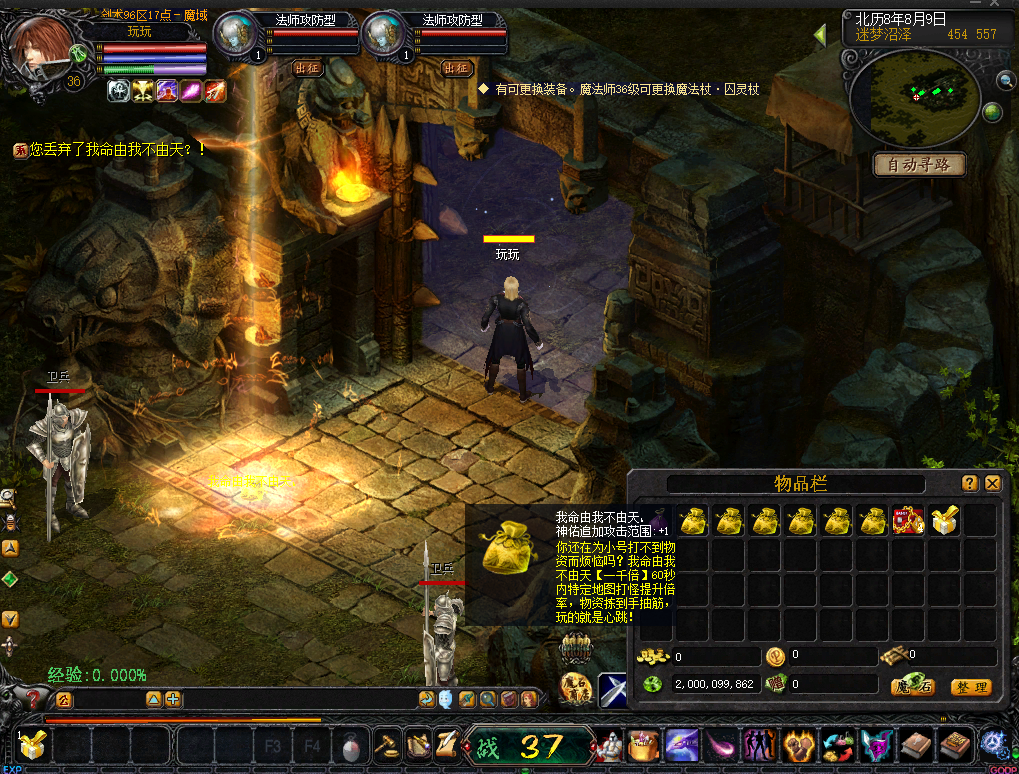Open inventory help with the question mark
1019x774 pixels.
coord(970,483)
